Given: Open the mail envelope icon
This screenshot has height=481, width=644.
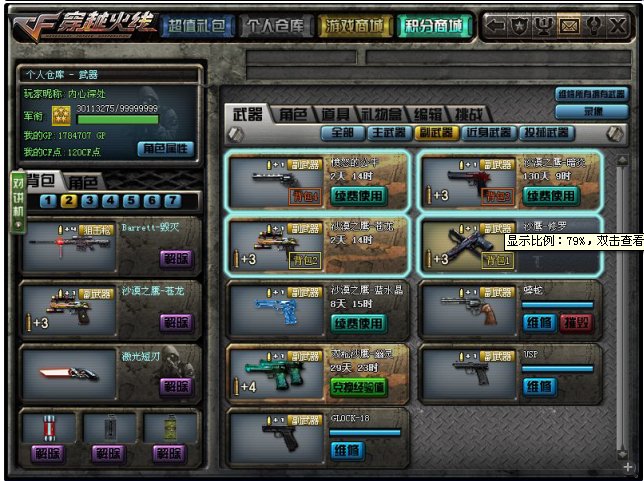Looking at the screenshot, I should (x=568, y=24).
